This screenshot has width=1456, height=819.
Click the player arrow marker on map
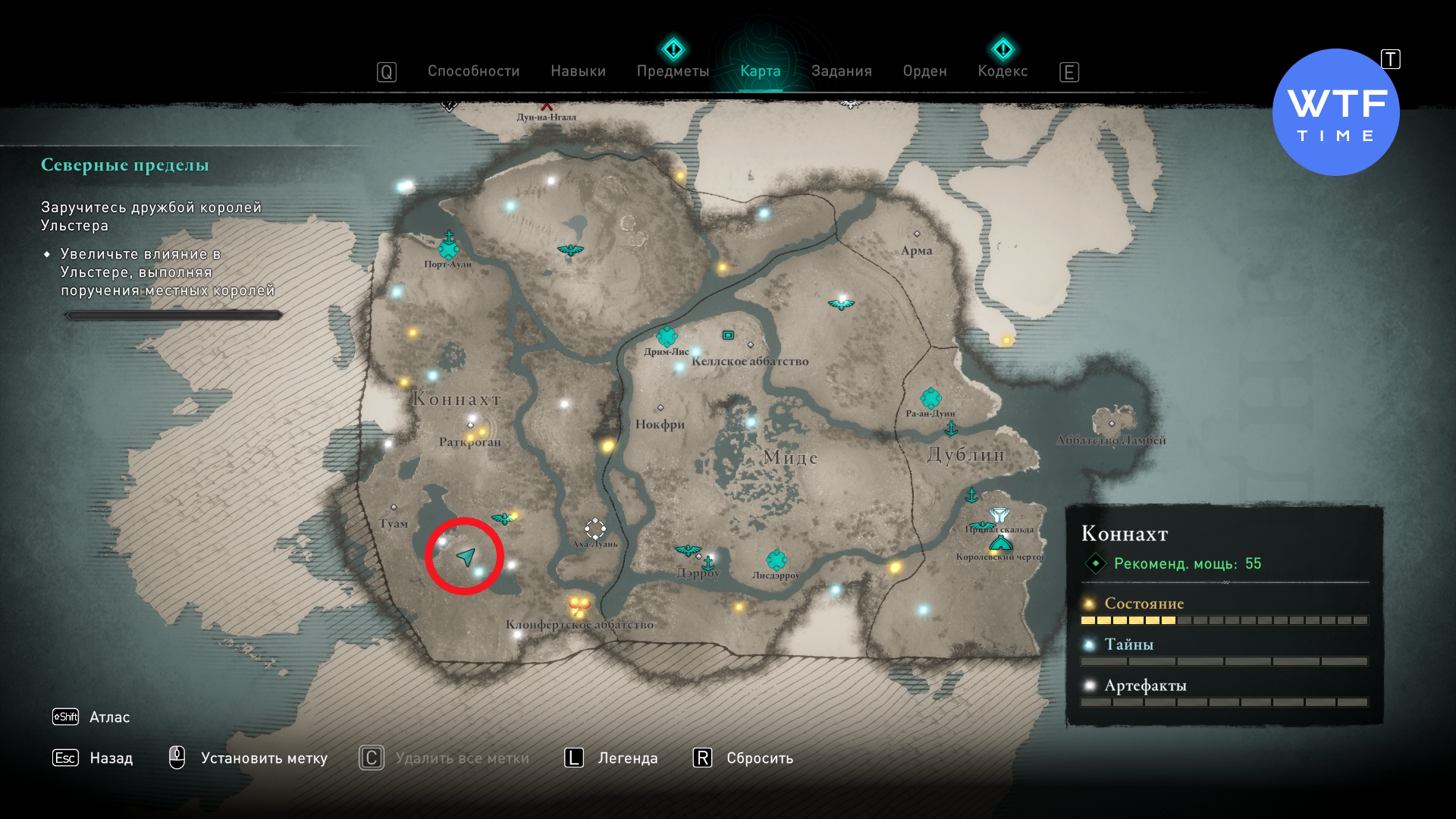click(466, 557)
